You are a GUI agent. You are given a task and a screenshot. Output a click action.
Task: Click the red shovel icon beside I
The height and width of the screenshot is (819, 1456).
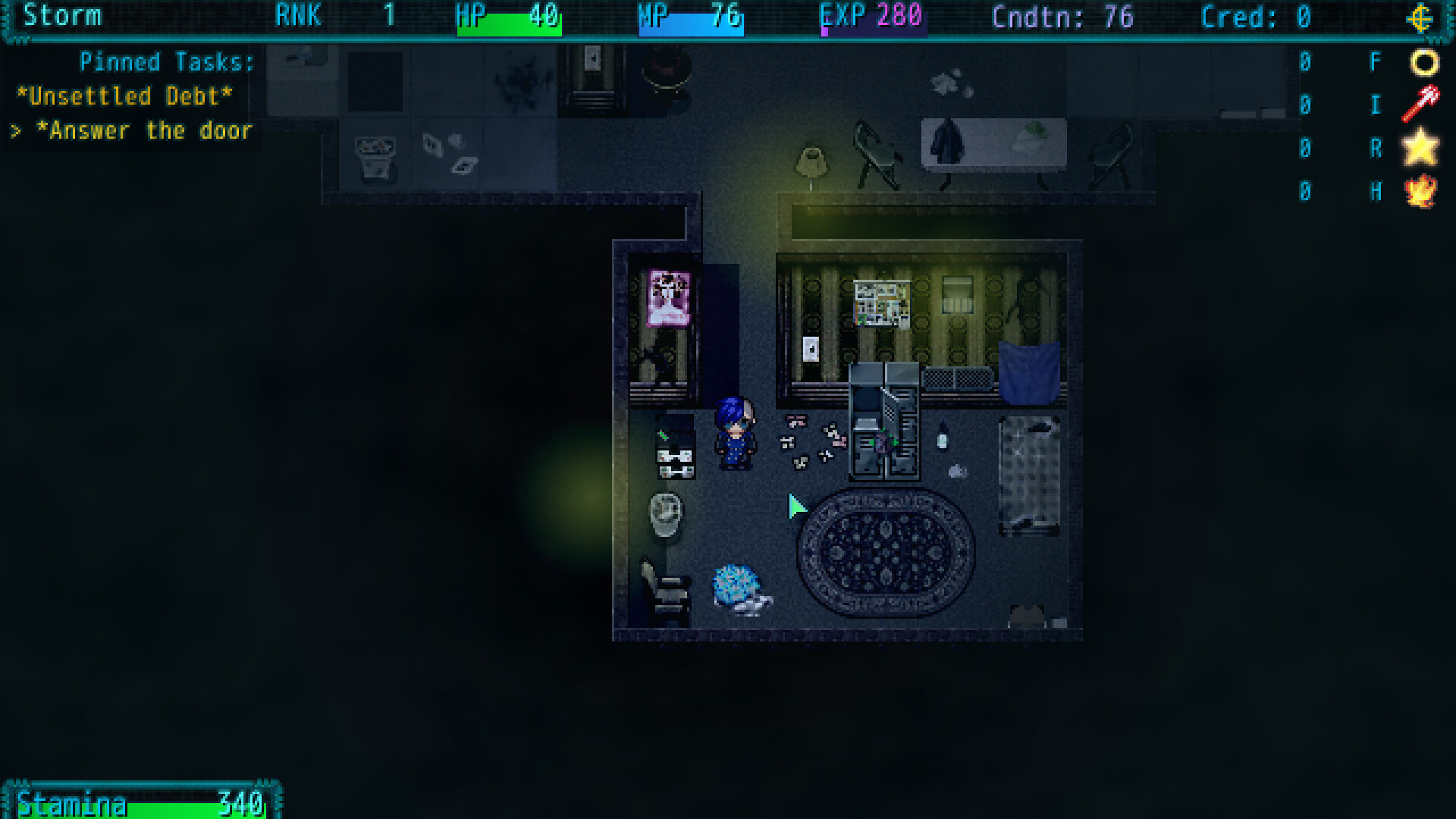1420,105
